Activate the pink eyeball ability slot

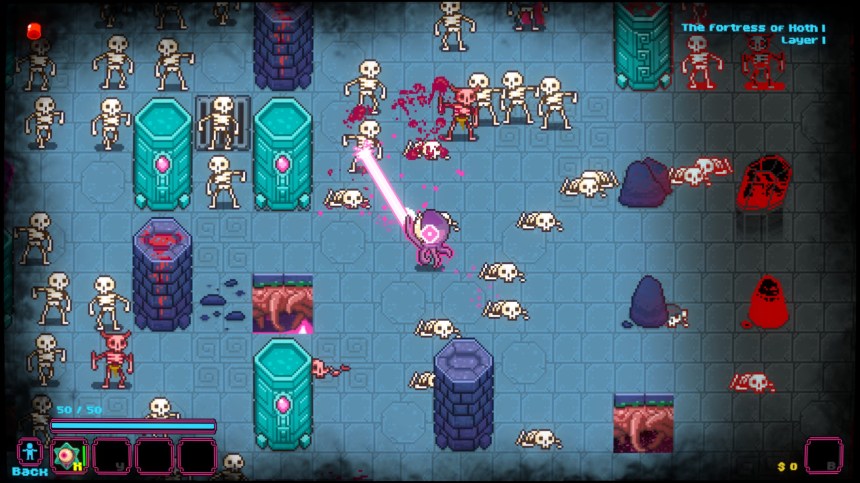[70, 456]
